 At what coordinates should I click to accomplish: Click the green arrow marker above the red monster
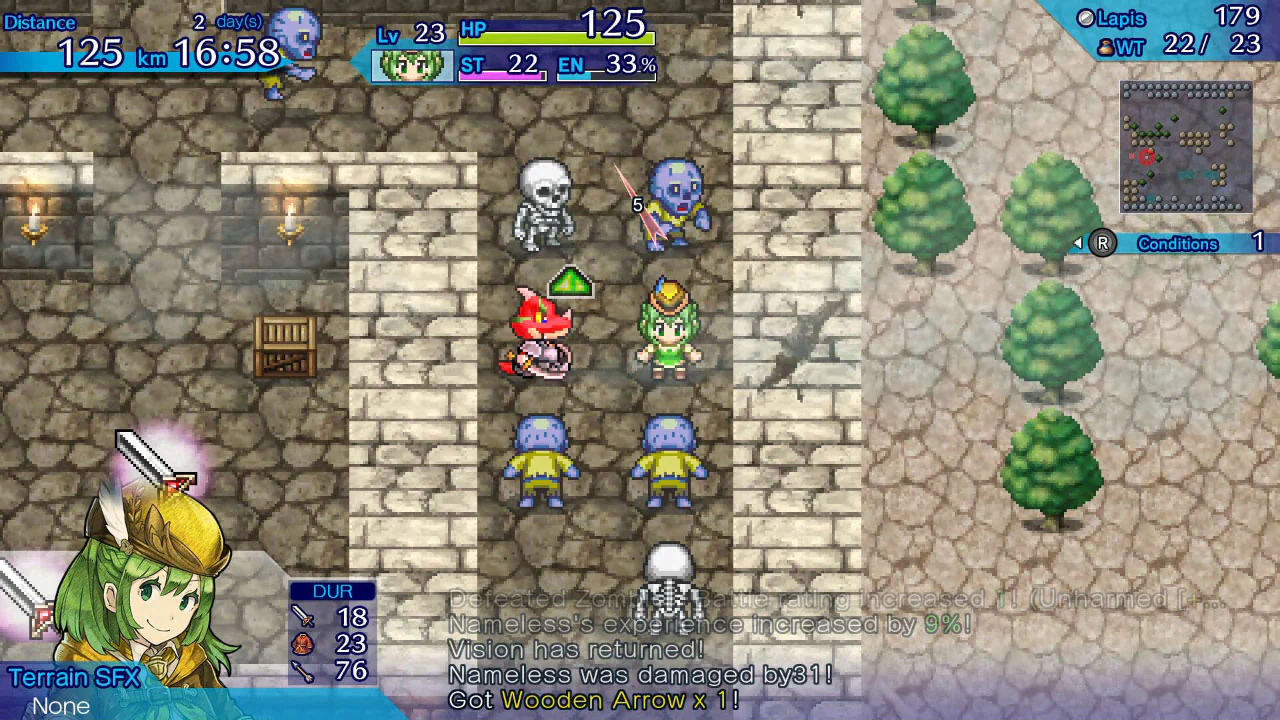point(569,284)
